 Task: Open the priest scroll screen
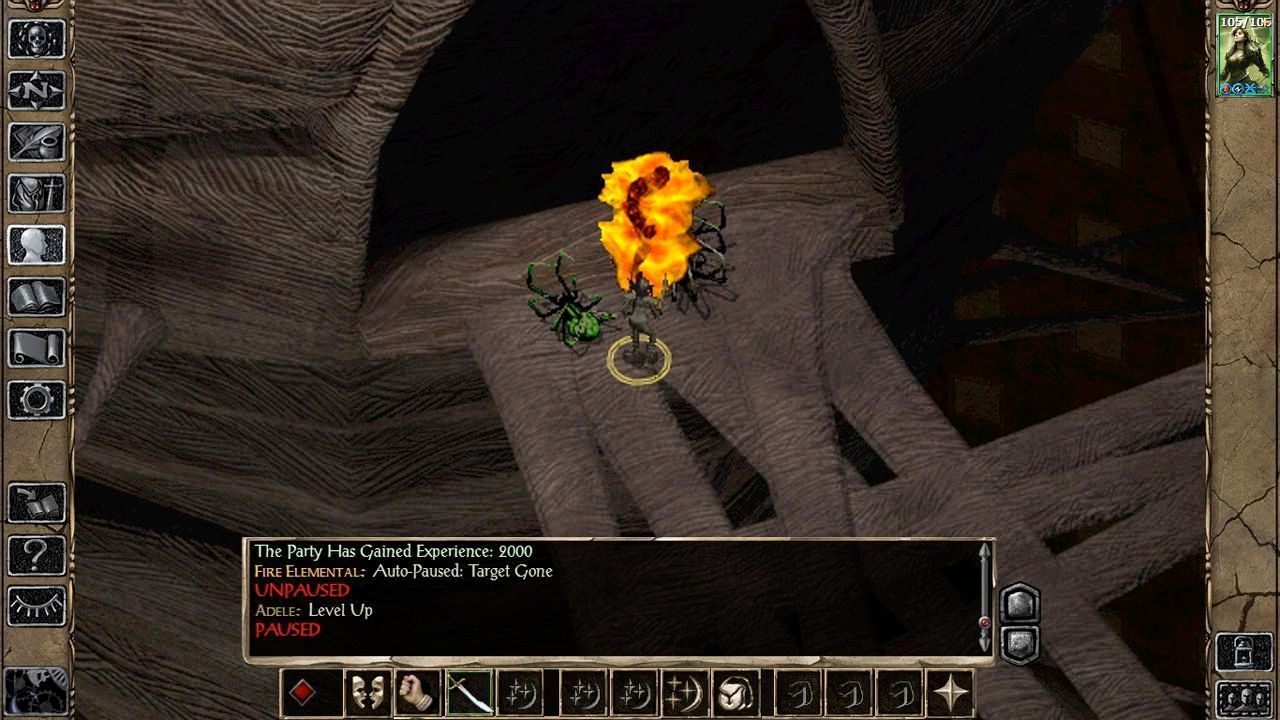37,348
